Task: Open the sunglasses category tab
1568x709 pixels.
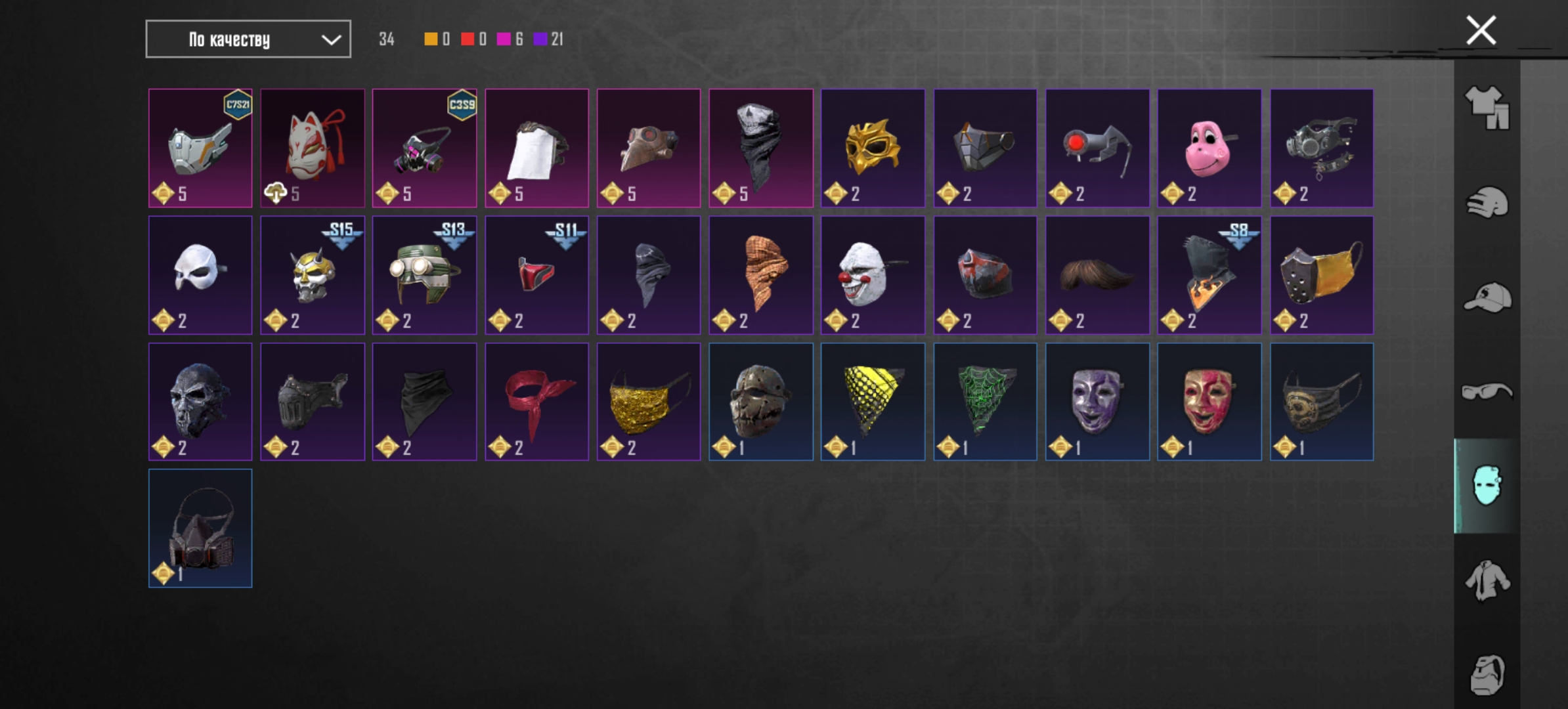Action: click(1487, 392)
